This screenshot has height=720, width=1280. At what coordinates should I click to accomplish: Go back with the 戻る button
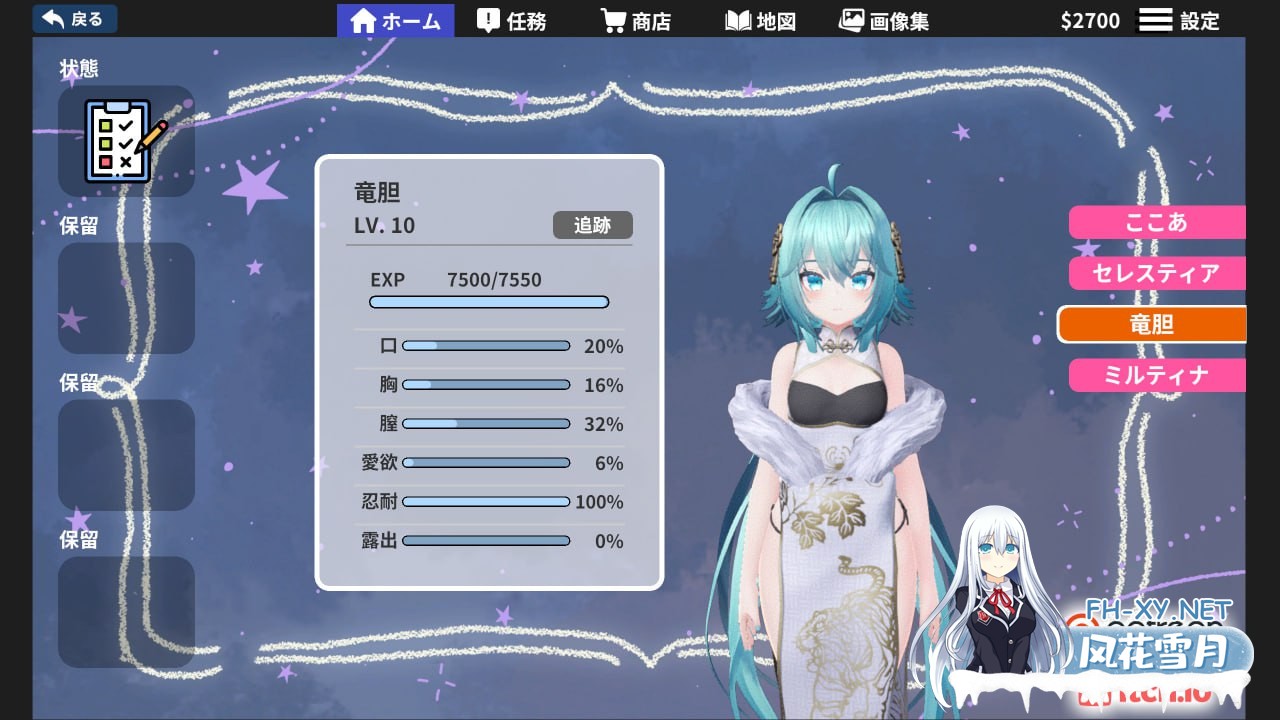coord(75,19)
